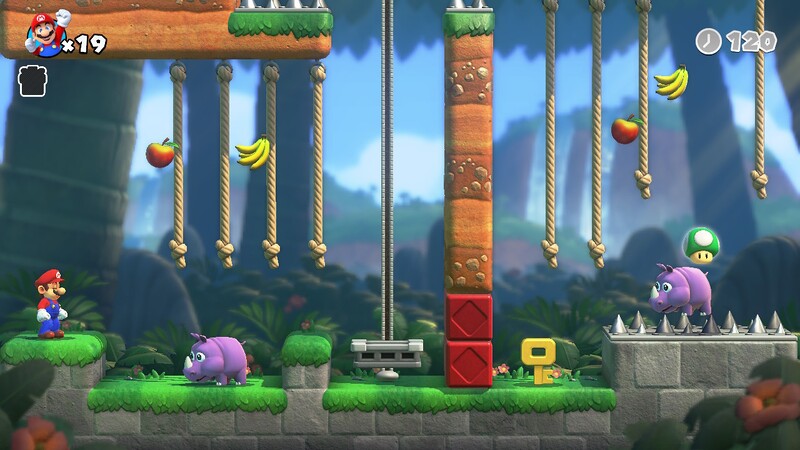Select the empty present collectible icon
Screen dimensions: 800x450
point(32,81)
